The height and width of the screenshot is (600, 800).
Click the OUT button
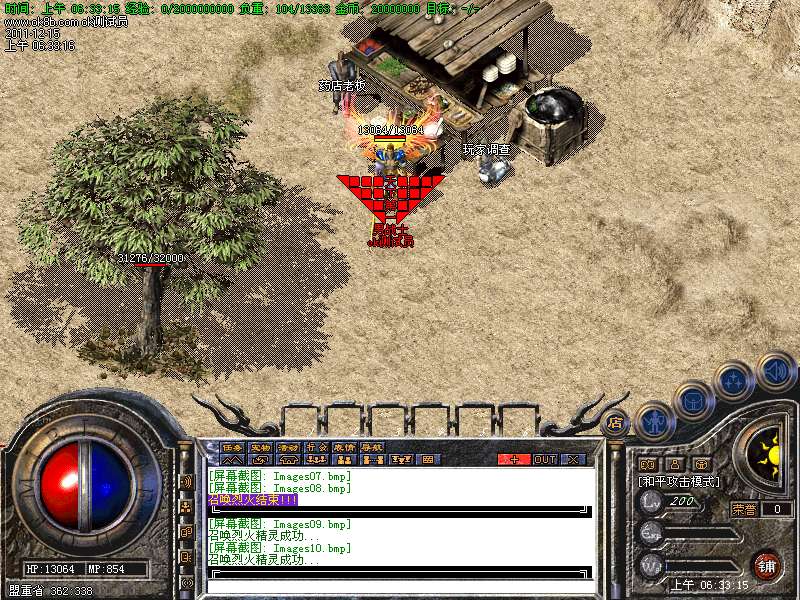pyautogui.click(x=544, y=459)
